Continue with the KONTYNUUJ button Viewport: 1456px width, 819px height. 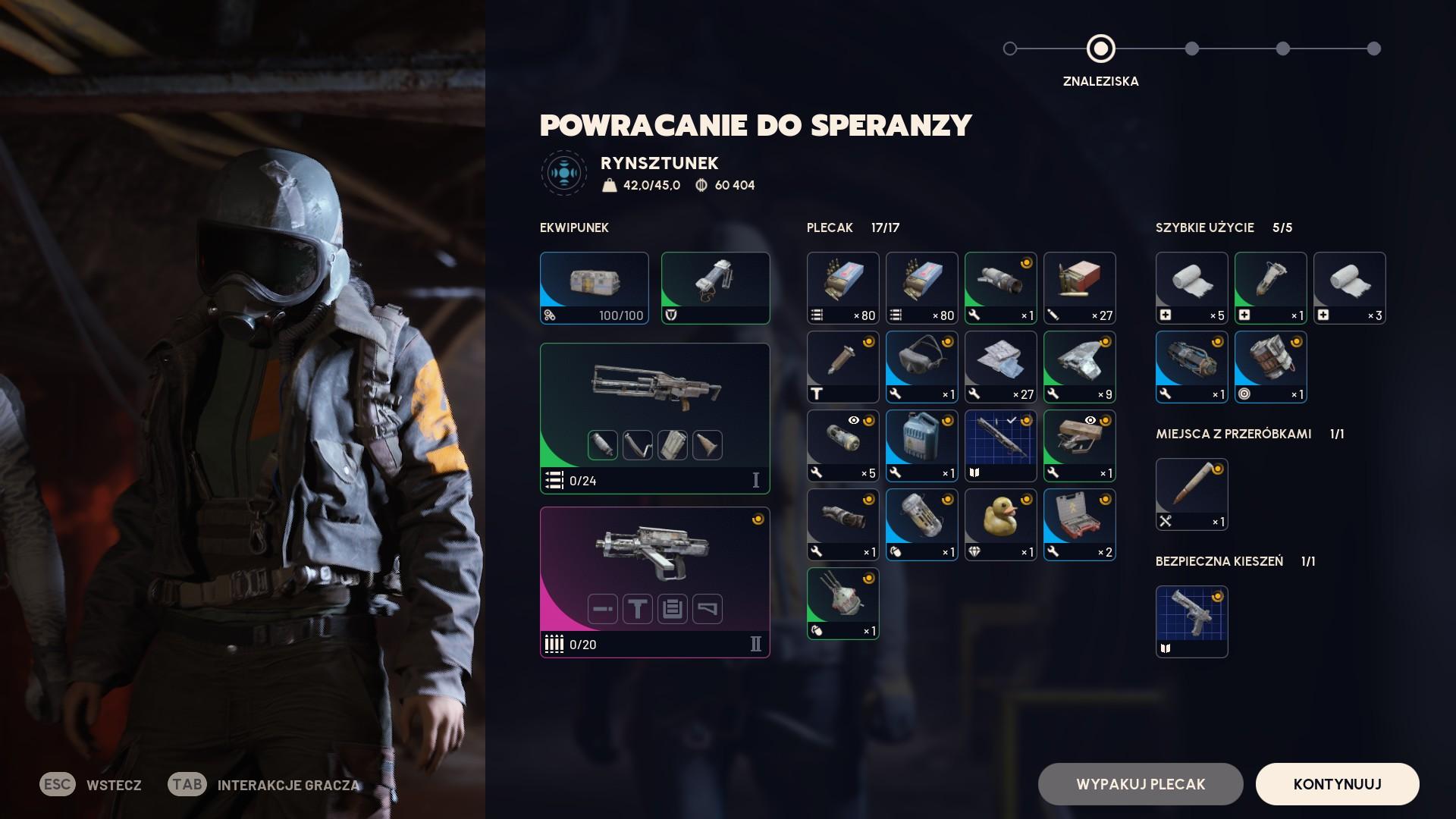[1337, 784]
